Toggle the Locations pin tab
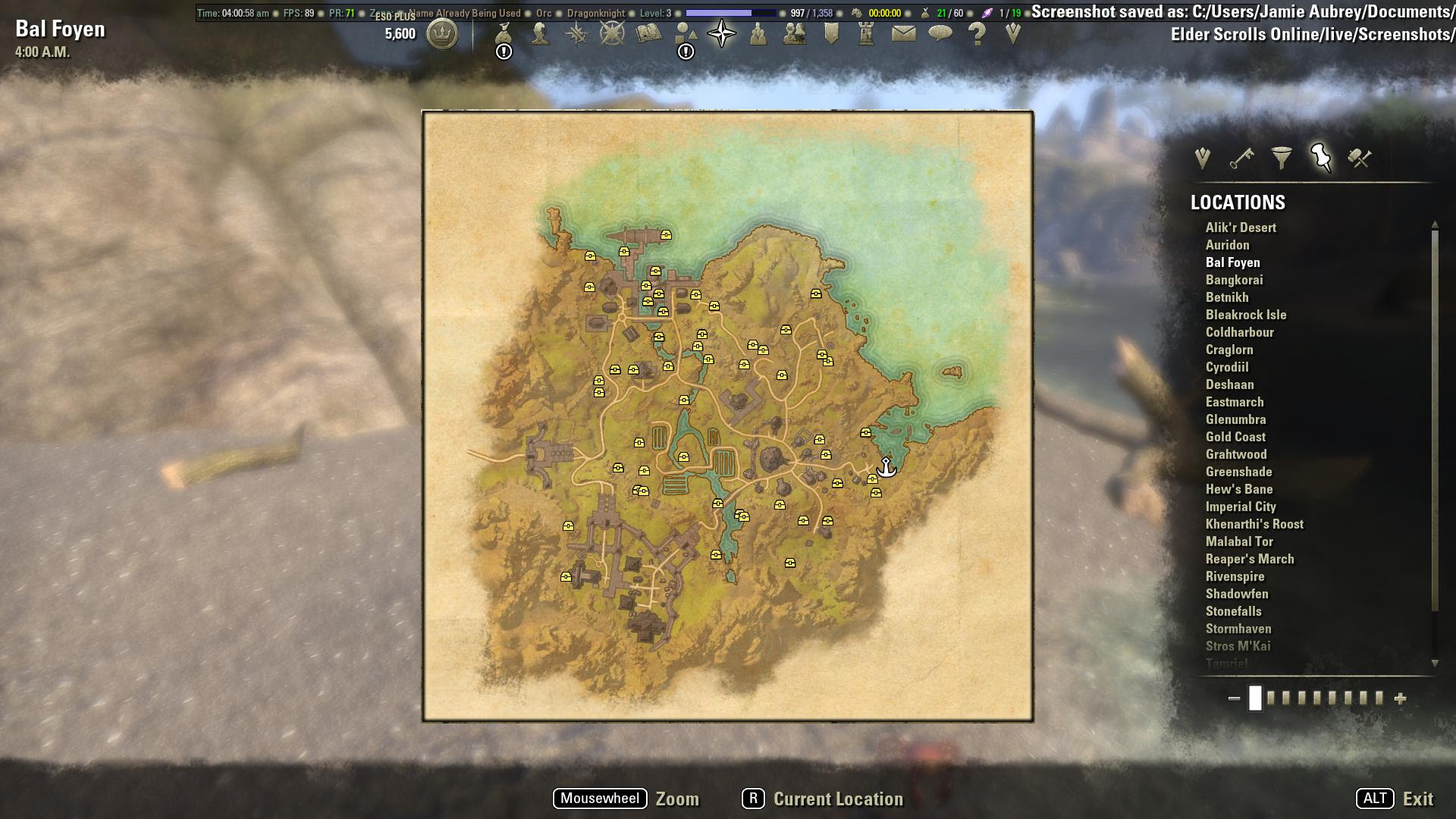Screen dimensions: 1456x819 [x=1322, y=157]
